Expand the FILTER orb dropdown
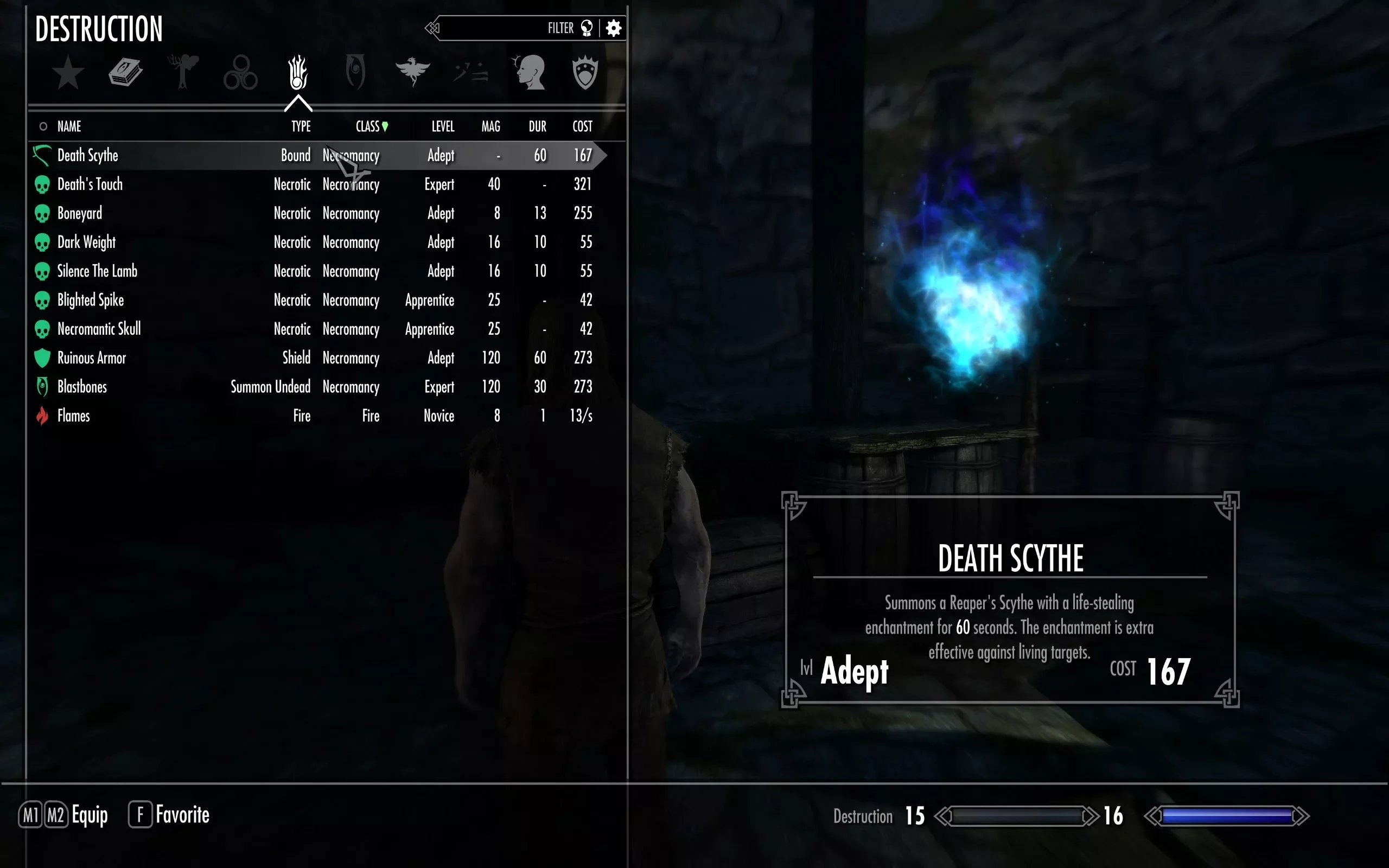This screenshot has height=868, width=1389. click(x=586, y=28)
